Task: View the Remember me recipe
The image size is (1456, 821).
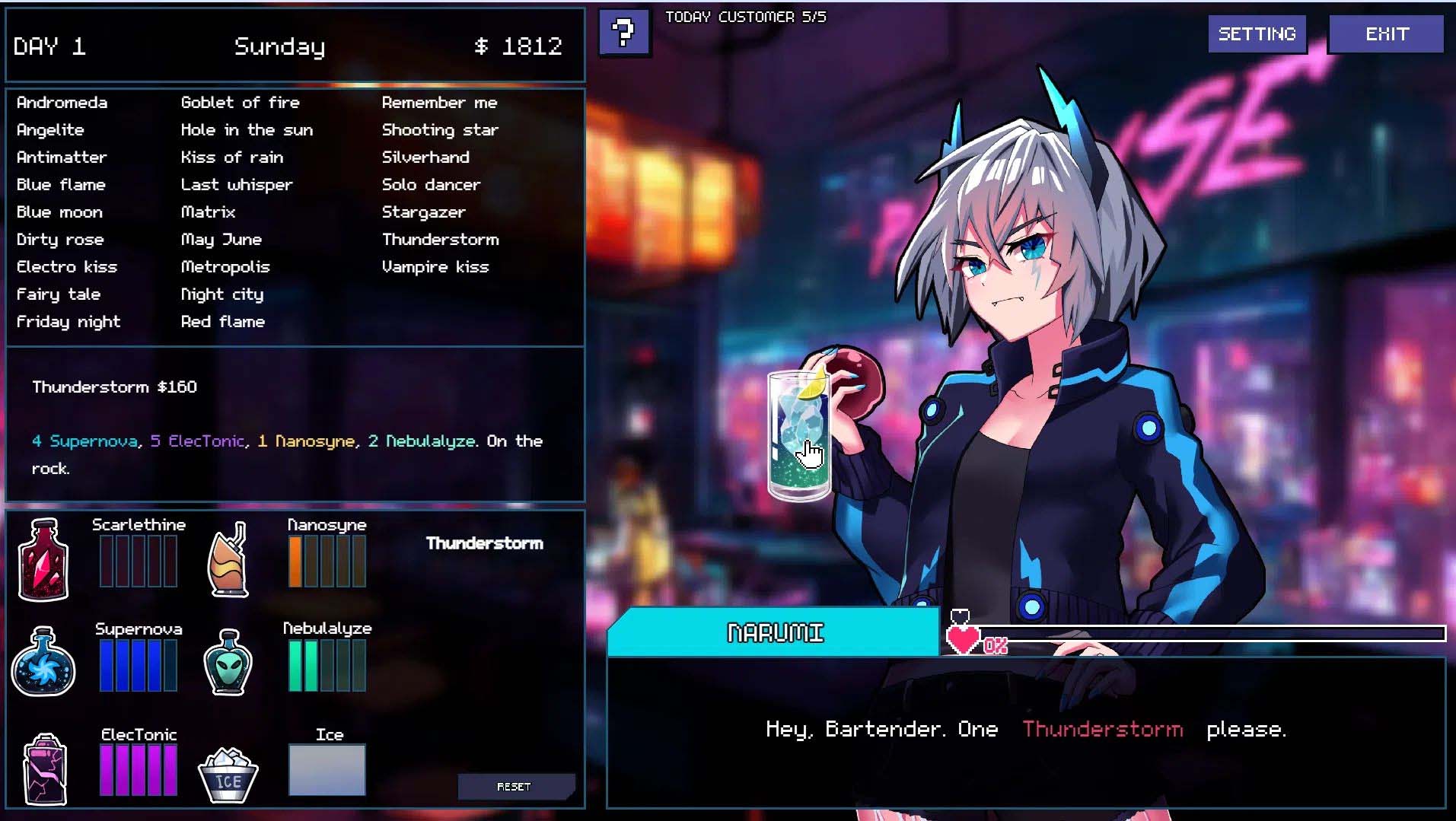Action: tap(439, 103)
